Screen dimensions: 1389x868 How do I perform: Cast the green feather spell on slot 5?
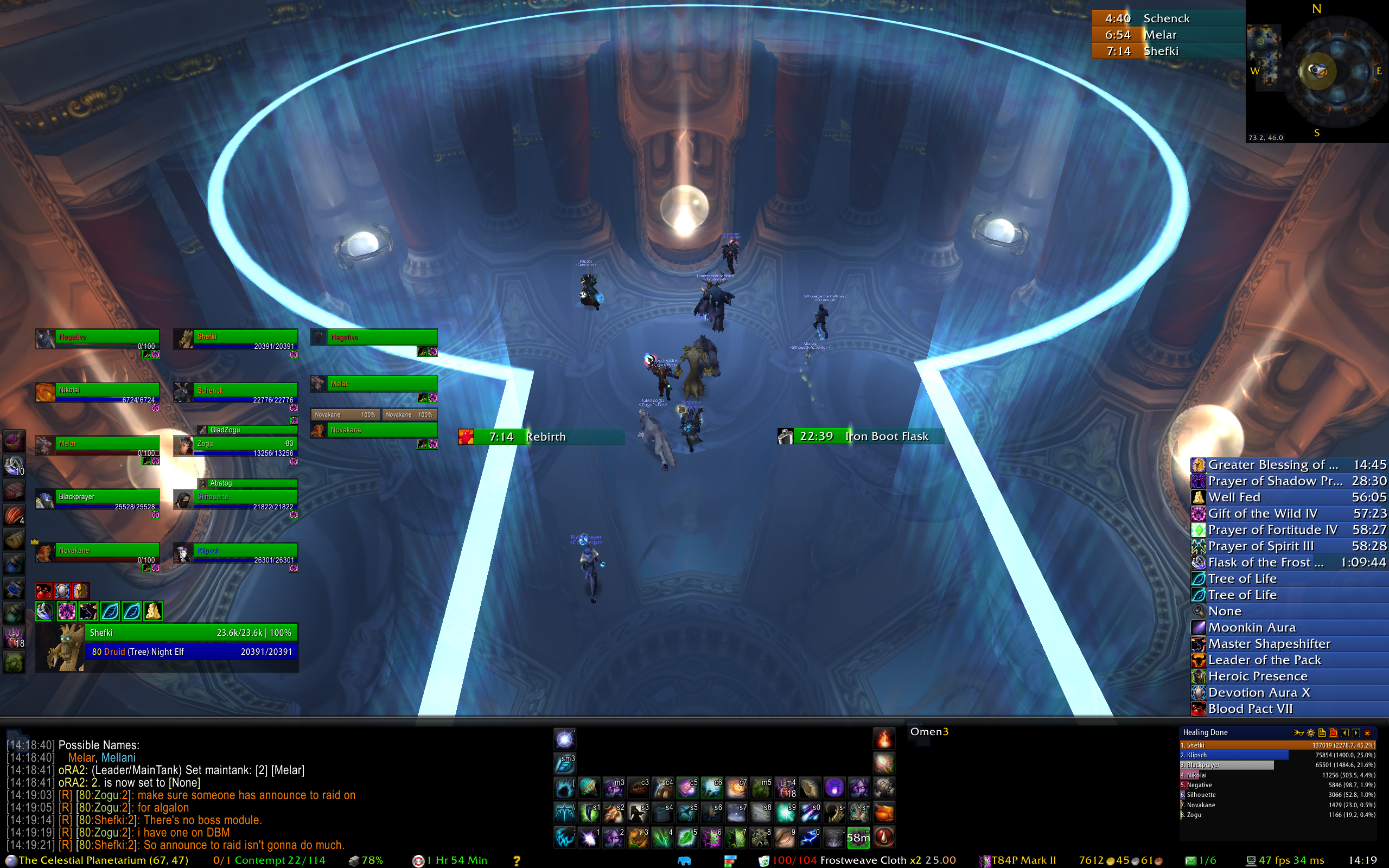pyautogui.click(x=686, y=838)
